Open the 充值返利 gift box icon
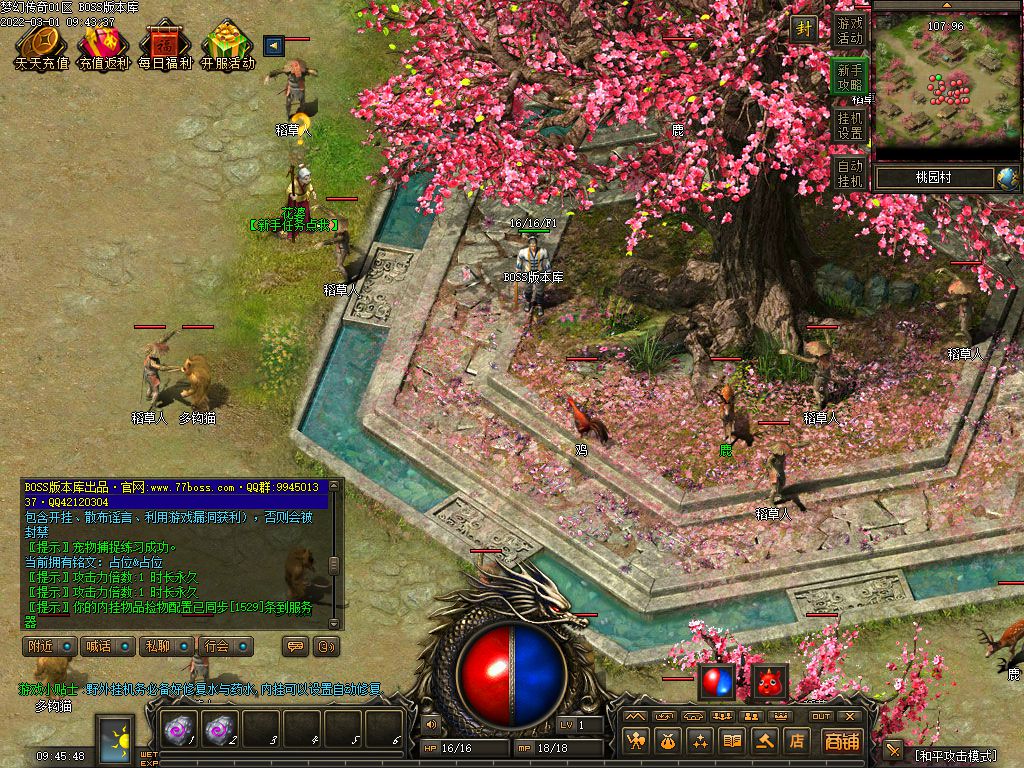1024x768 pixels. 103,45
